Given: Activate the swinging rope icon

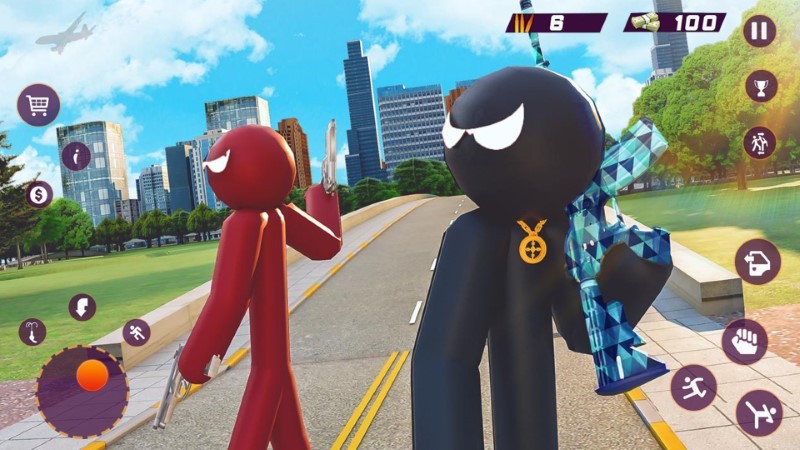Looking at the screenshot, I should (x=32, y=332).
